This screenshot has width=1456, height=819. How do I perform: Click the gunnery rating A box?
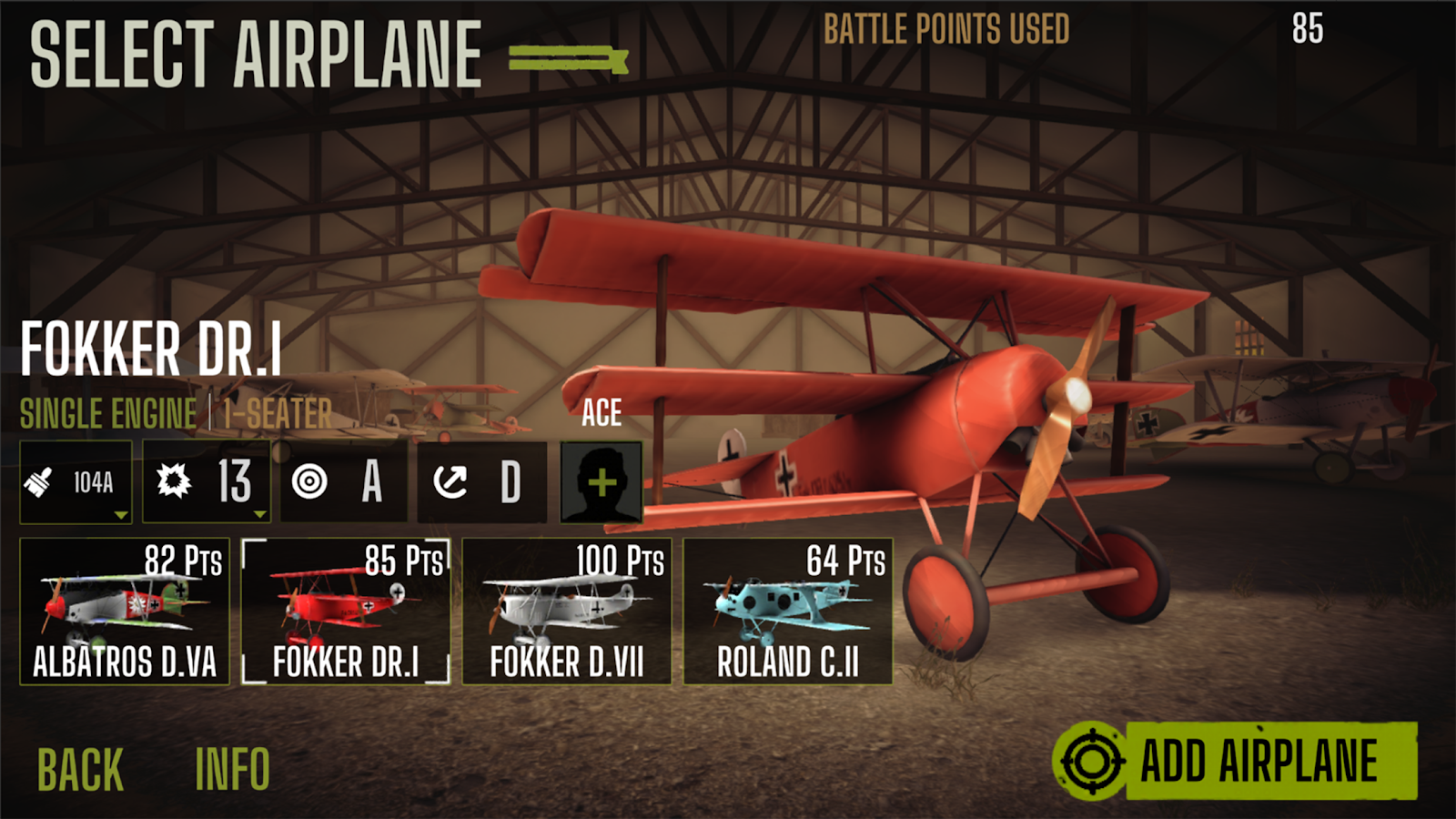(x=345, y=482)
